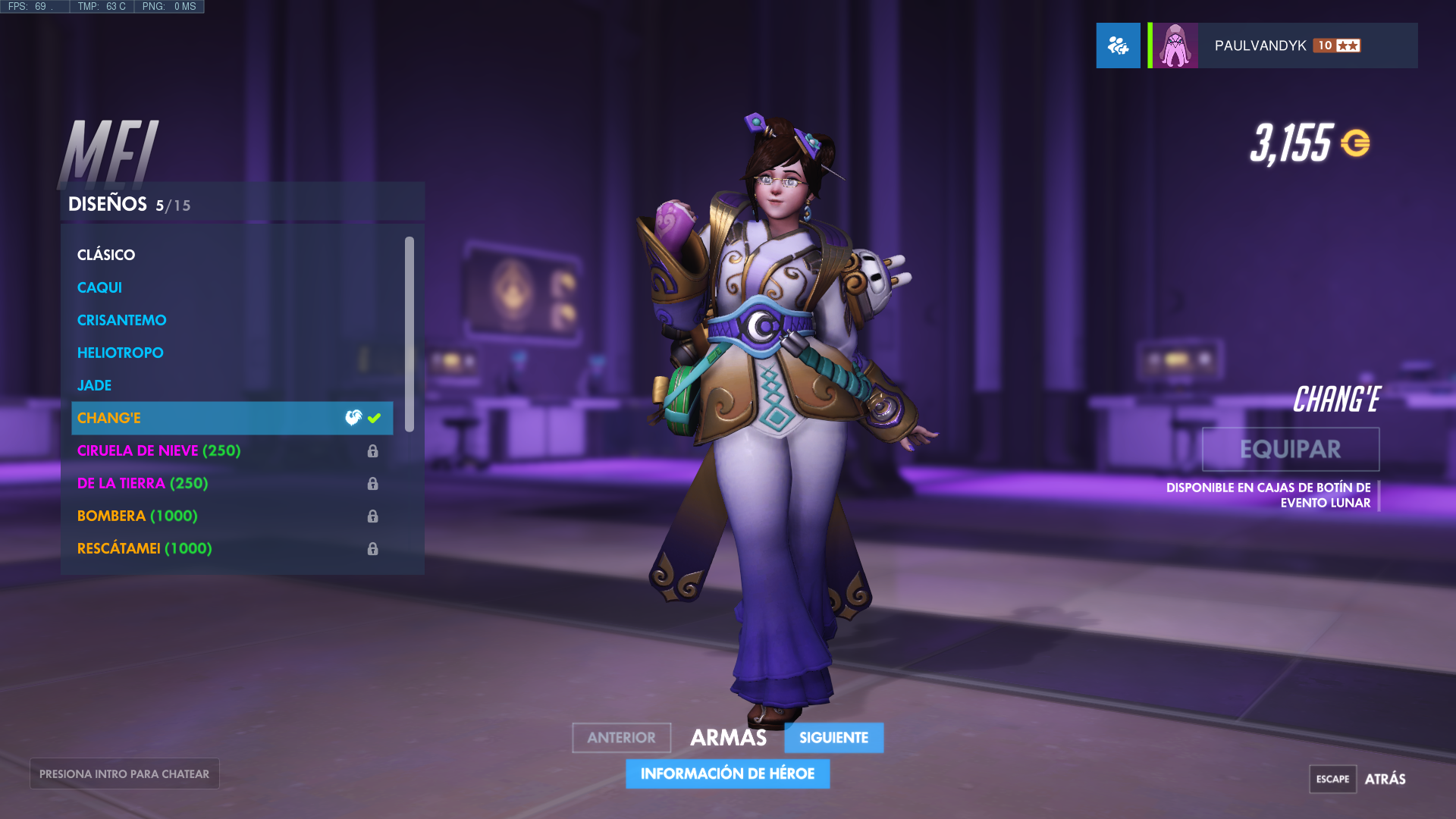
Task: Click the lock icon on Ciruela de Nieve
Action: click(x=372, y=450)
